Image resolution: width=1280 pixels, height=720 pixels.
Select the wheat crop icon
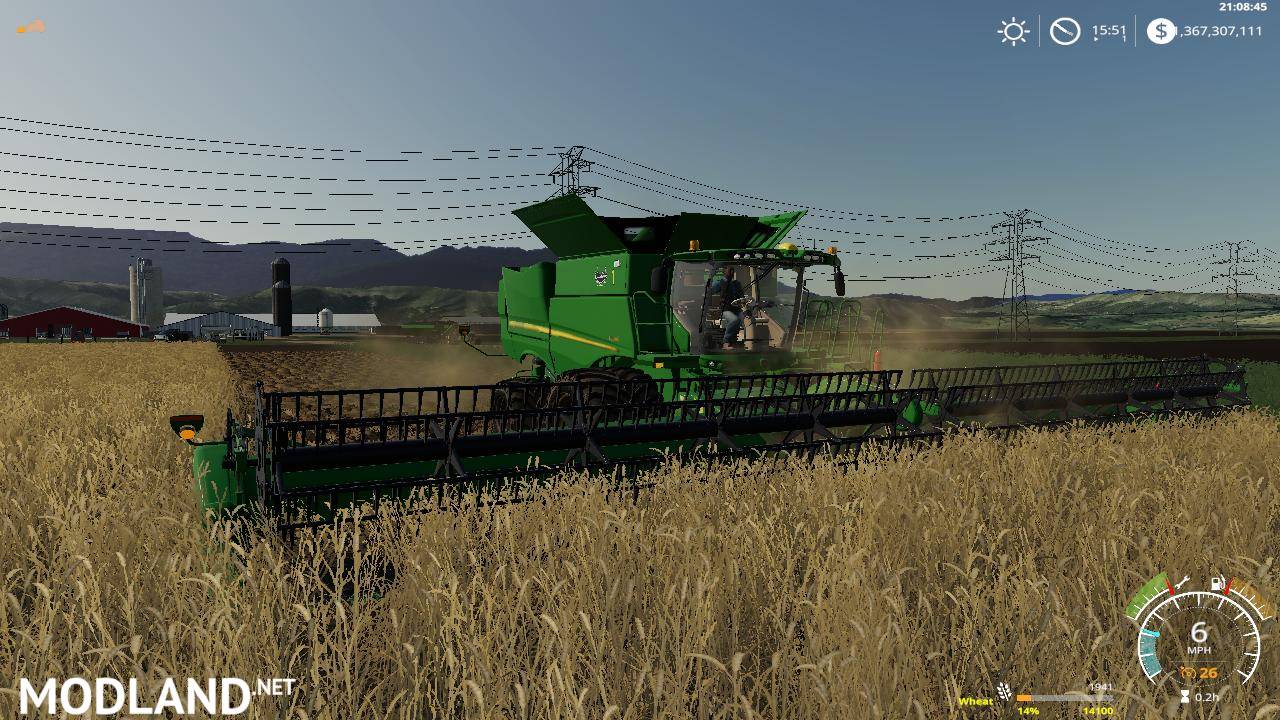pos(1004,691)
